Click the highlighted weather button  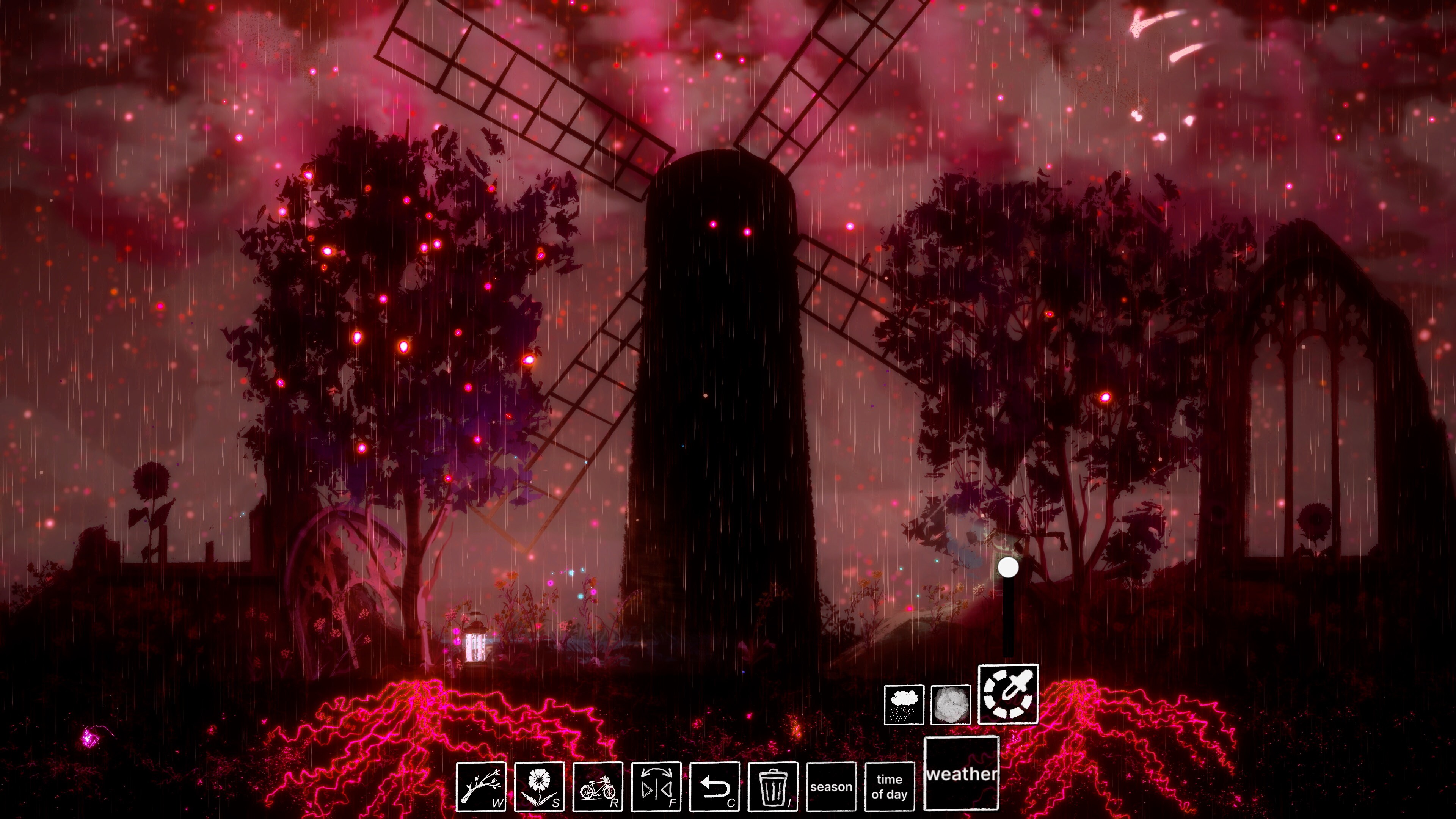pos(961,773)
